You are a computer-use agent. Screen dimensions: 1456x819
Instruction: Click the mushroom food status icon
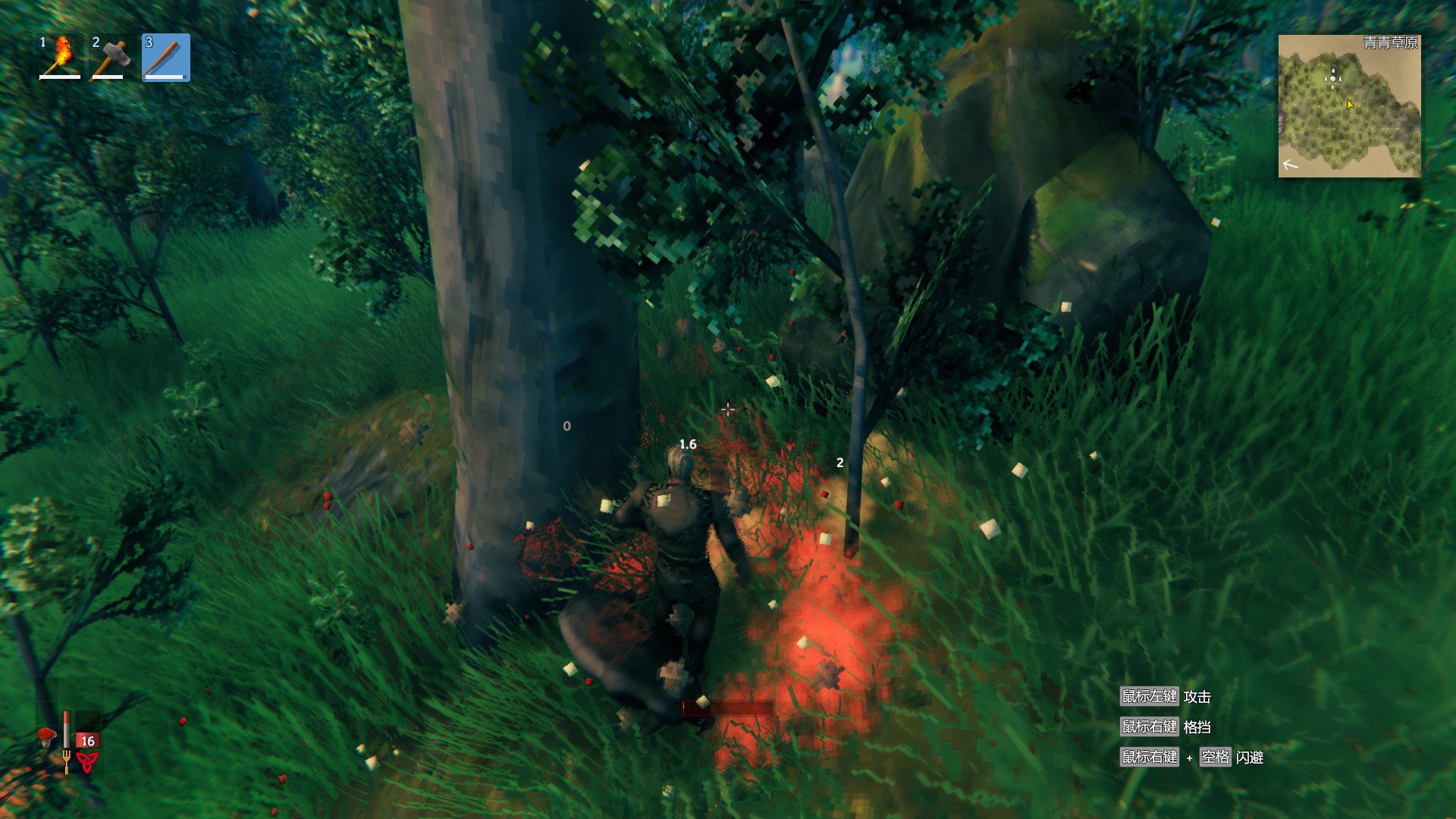pos(48,736)
